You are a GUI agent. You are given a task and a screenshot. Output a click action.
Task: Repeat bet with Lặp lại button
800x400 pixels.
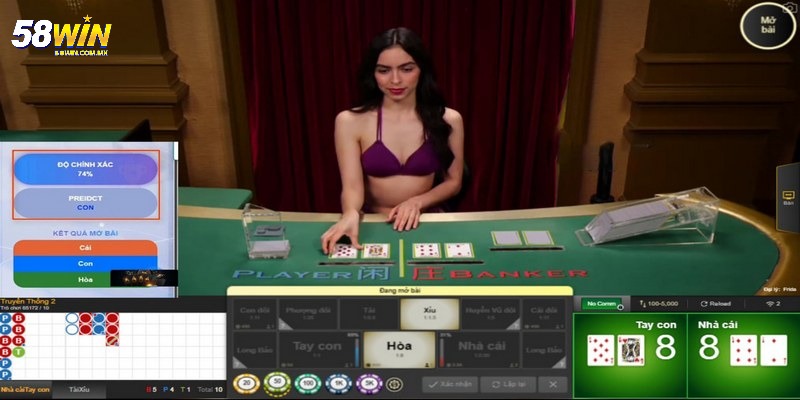(507, 383)
